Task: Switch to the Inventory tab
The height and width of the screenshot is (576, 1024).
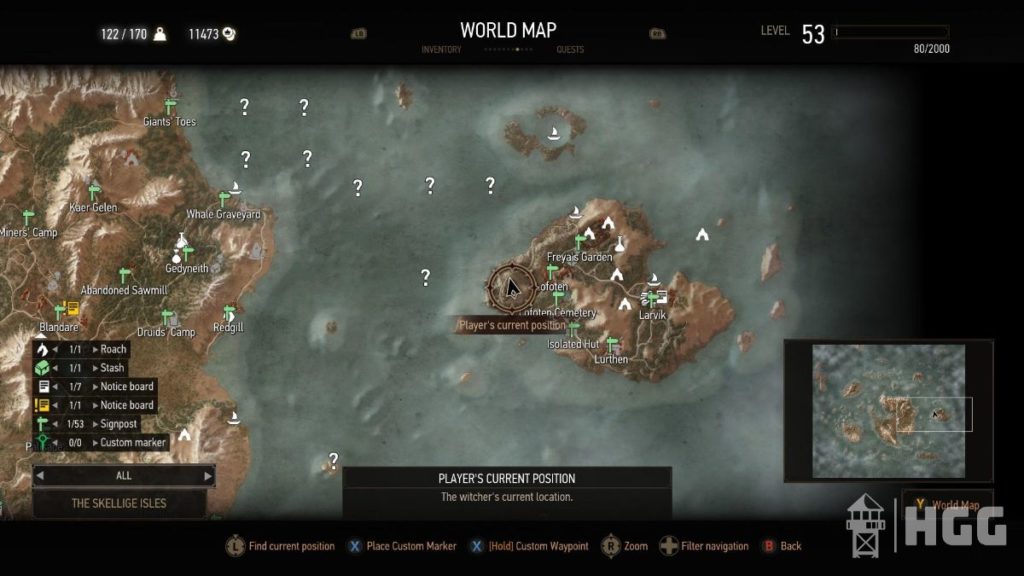Action: 441,49
